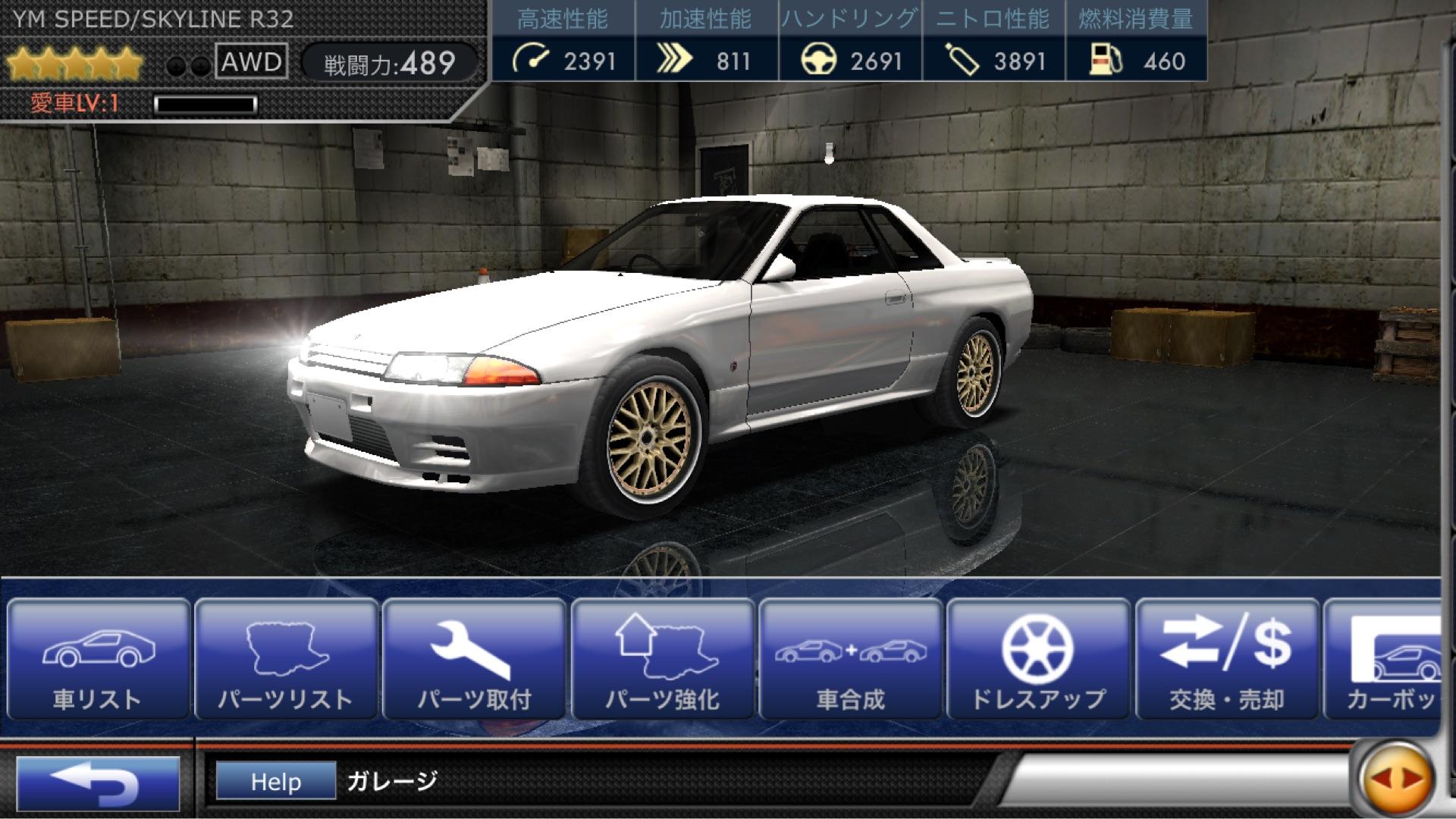Select the partially visible カーボッ button
Screen dimensions: 1456x819
1384,659
